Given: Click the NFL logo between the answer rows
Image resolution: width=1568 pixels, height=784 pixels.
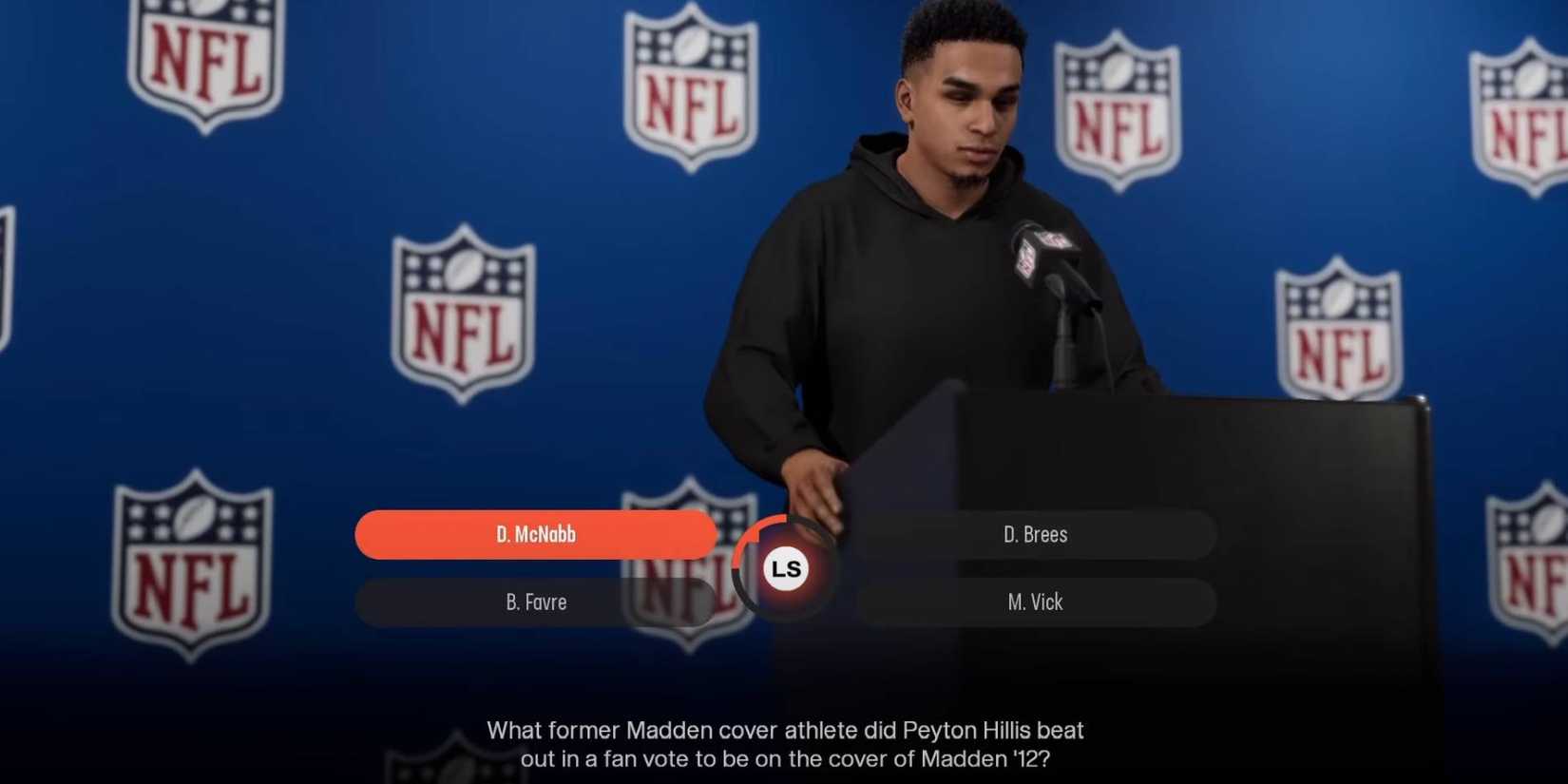Looking at the screenshot, I should pos(686,568).
